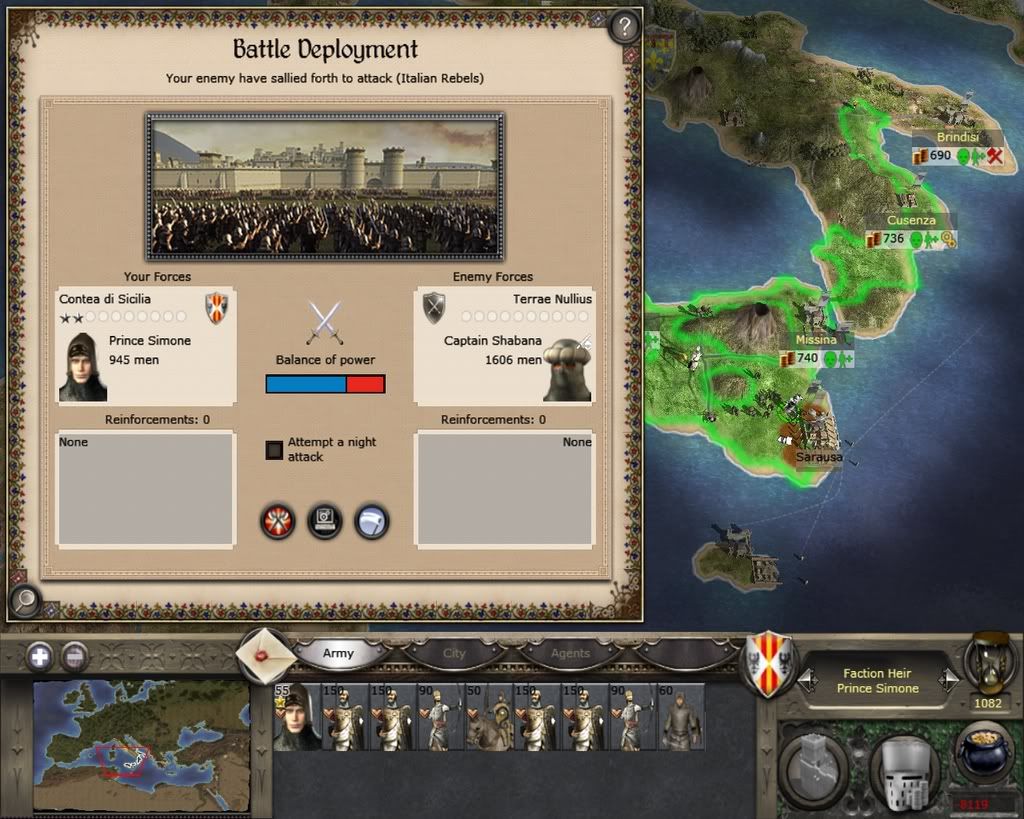
Task: Cycle to the next character with right arrow
Action: [x=950, y=681]
